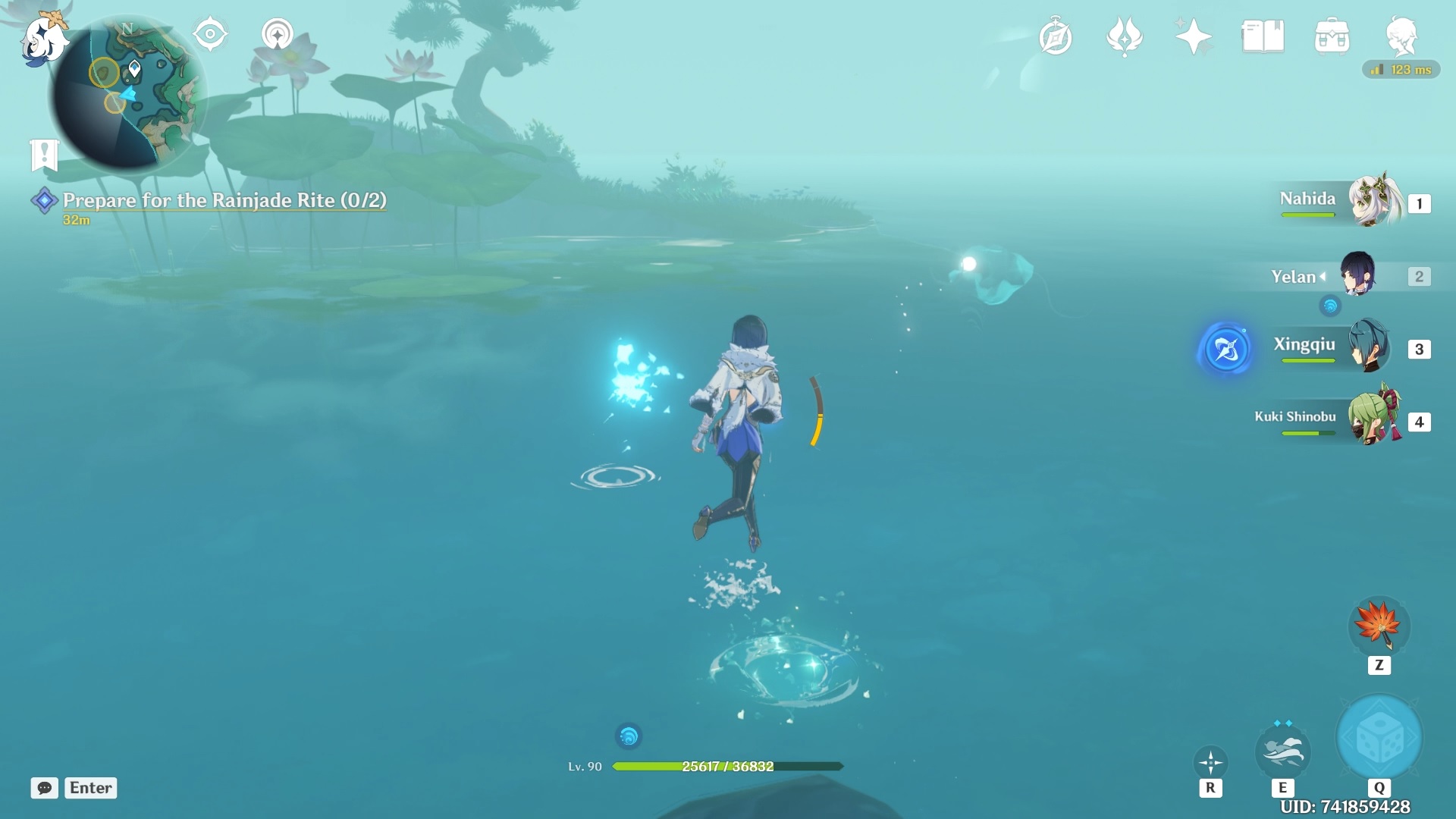Screen dimensions: 1456x819
Task: Open the Adventurer Handbook compass icon
Action: (1054, 36)
